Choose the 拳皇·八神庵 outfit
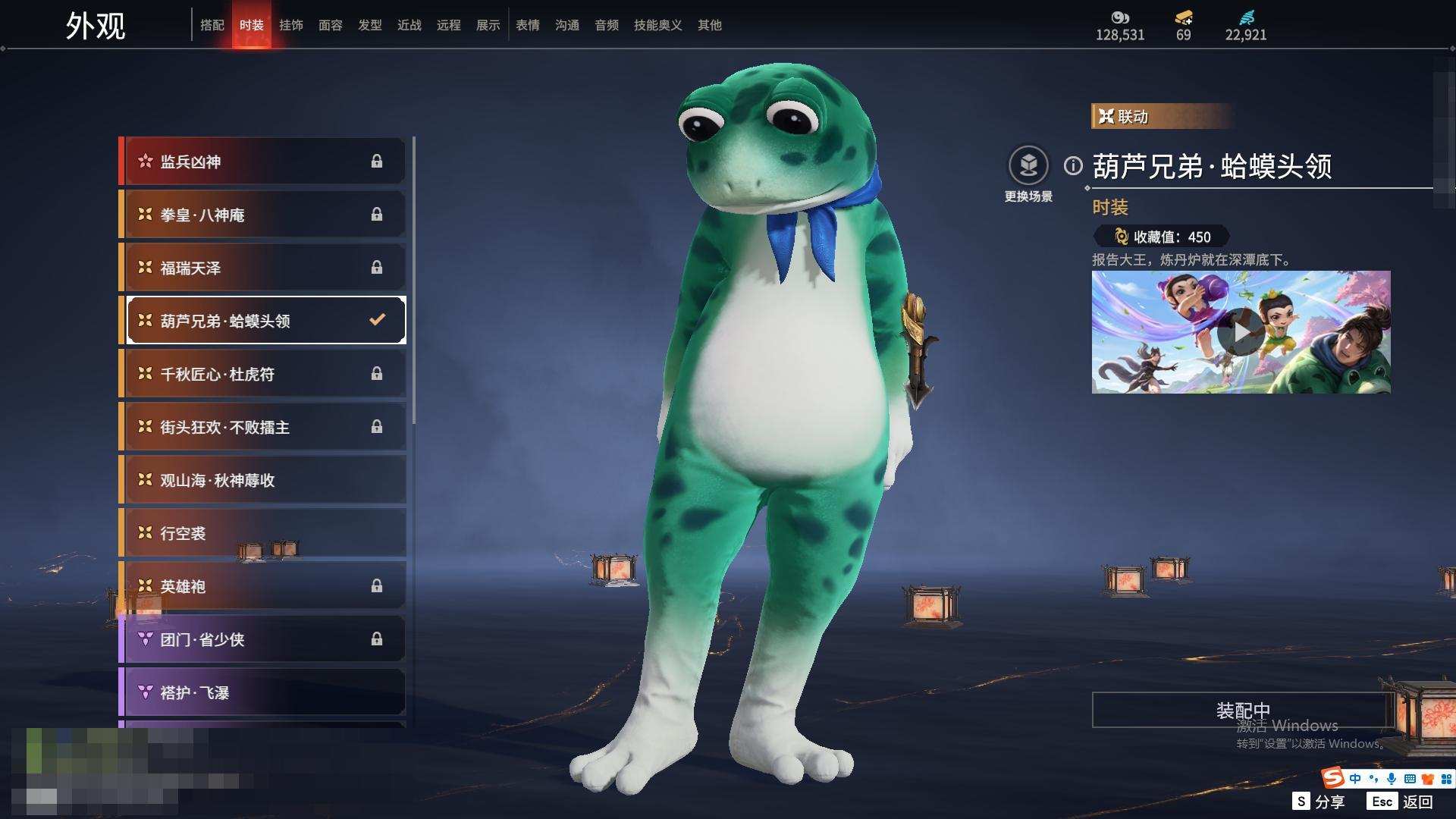The width and height of the screenshot is (1456, 819). coord(263,215)
